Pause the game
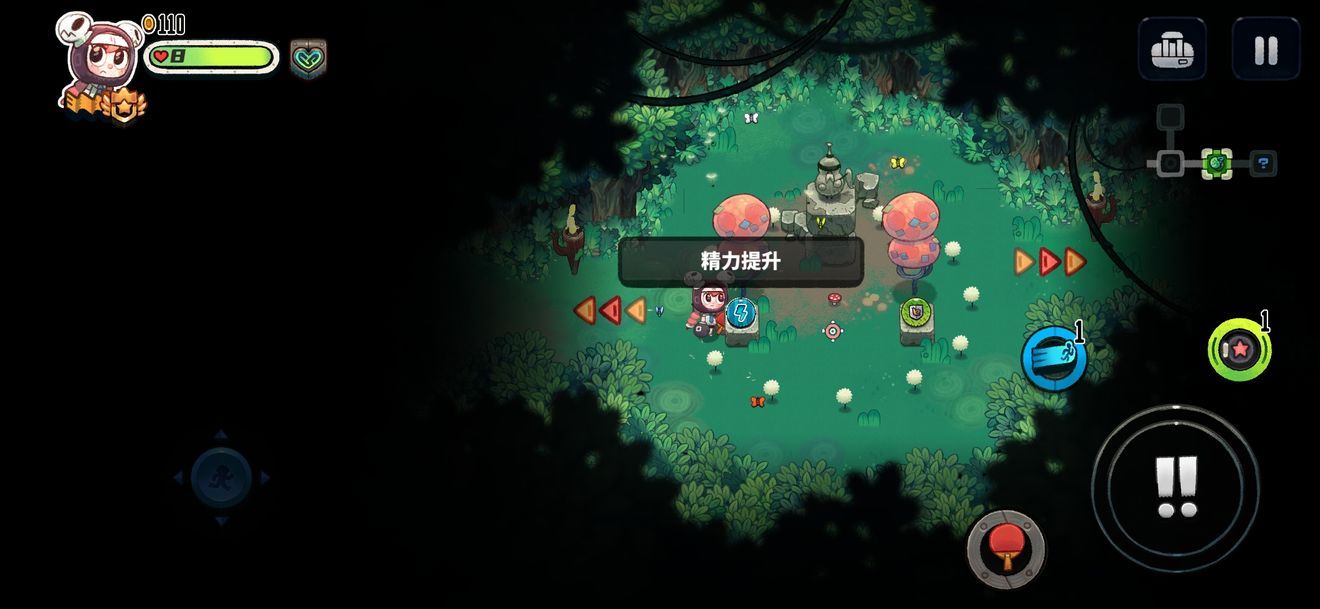Viewport: 1320px width, 609px height. point(1265,49)
